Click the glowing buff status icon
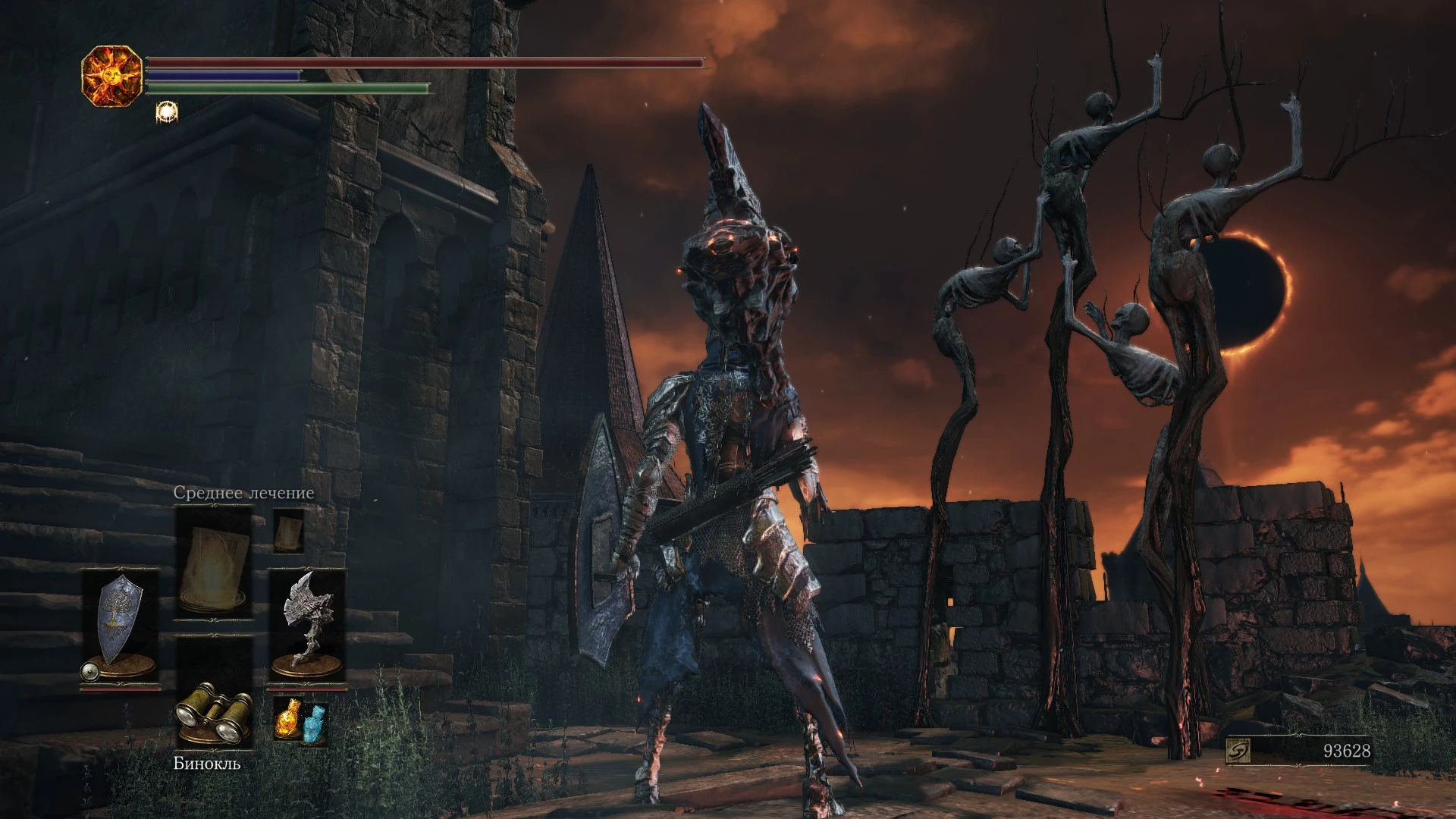 [x=166, y=112]
